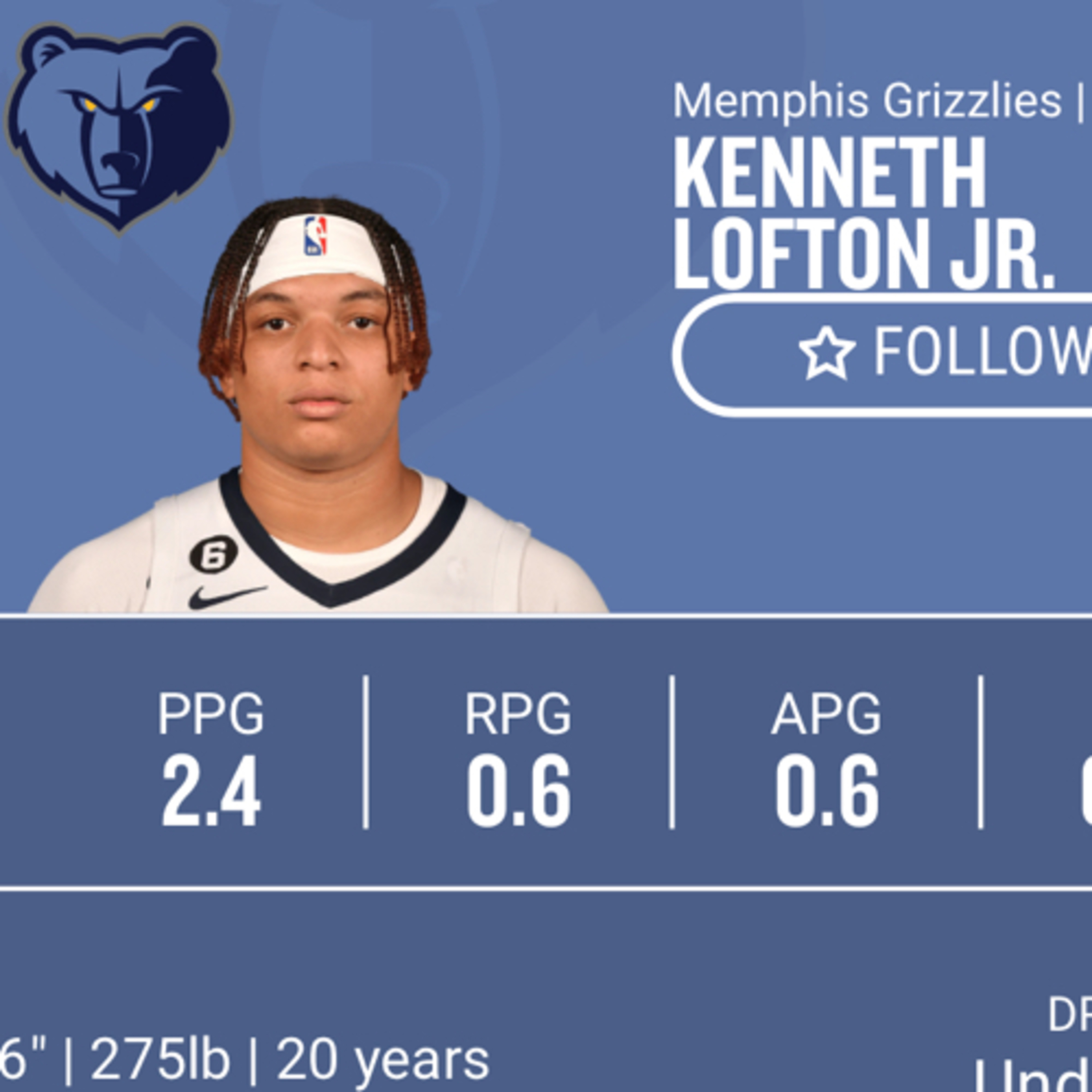Open the Memphis Grizzlies team link

(867, 102)
